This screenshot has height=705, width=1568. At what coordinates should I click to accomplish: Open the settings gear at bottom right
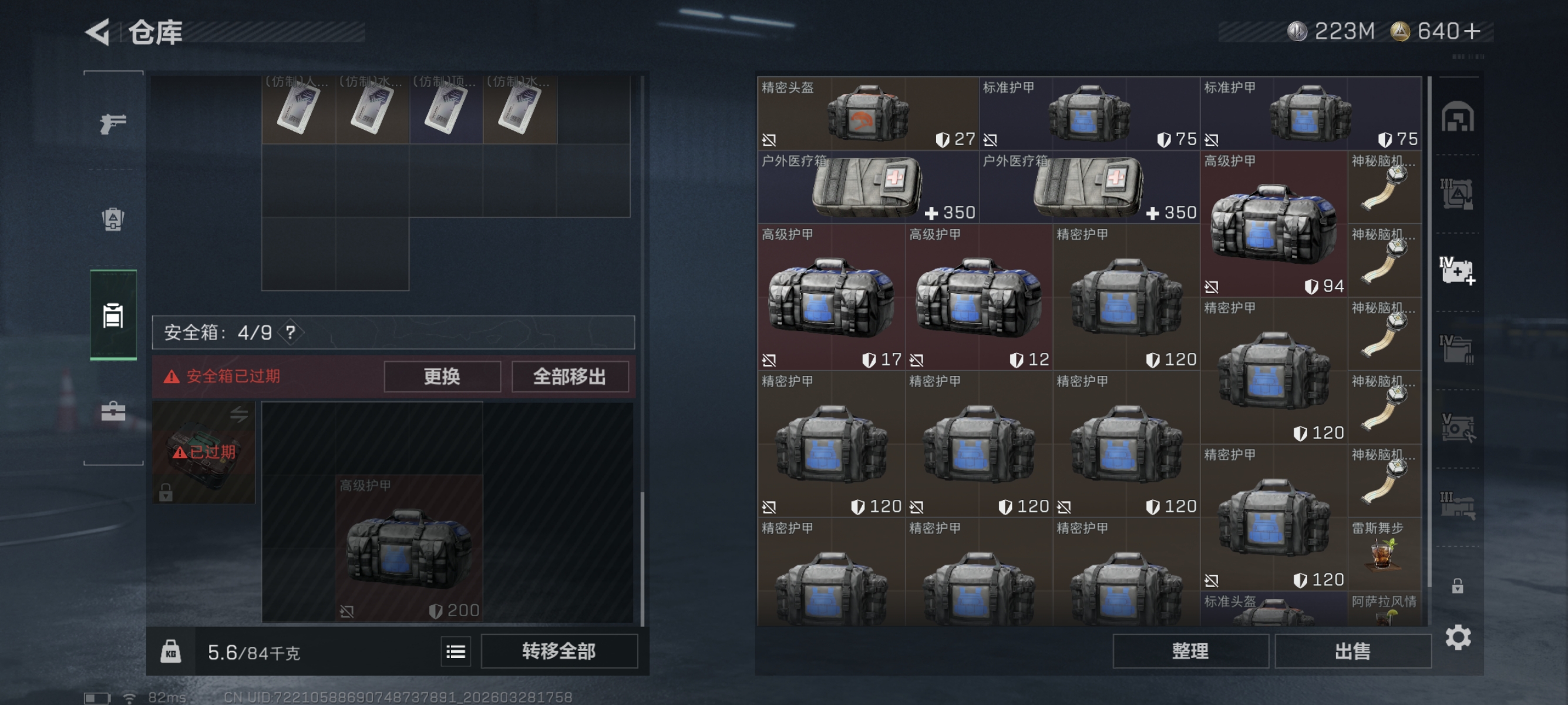pyautogui.click(x=1458, y=637)
